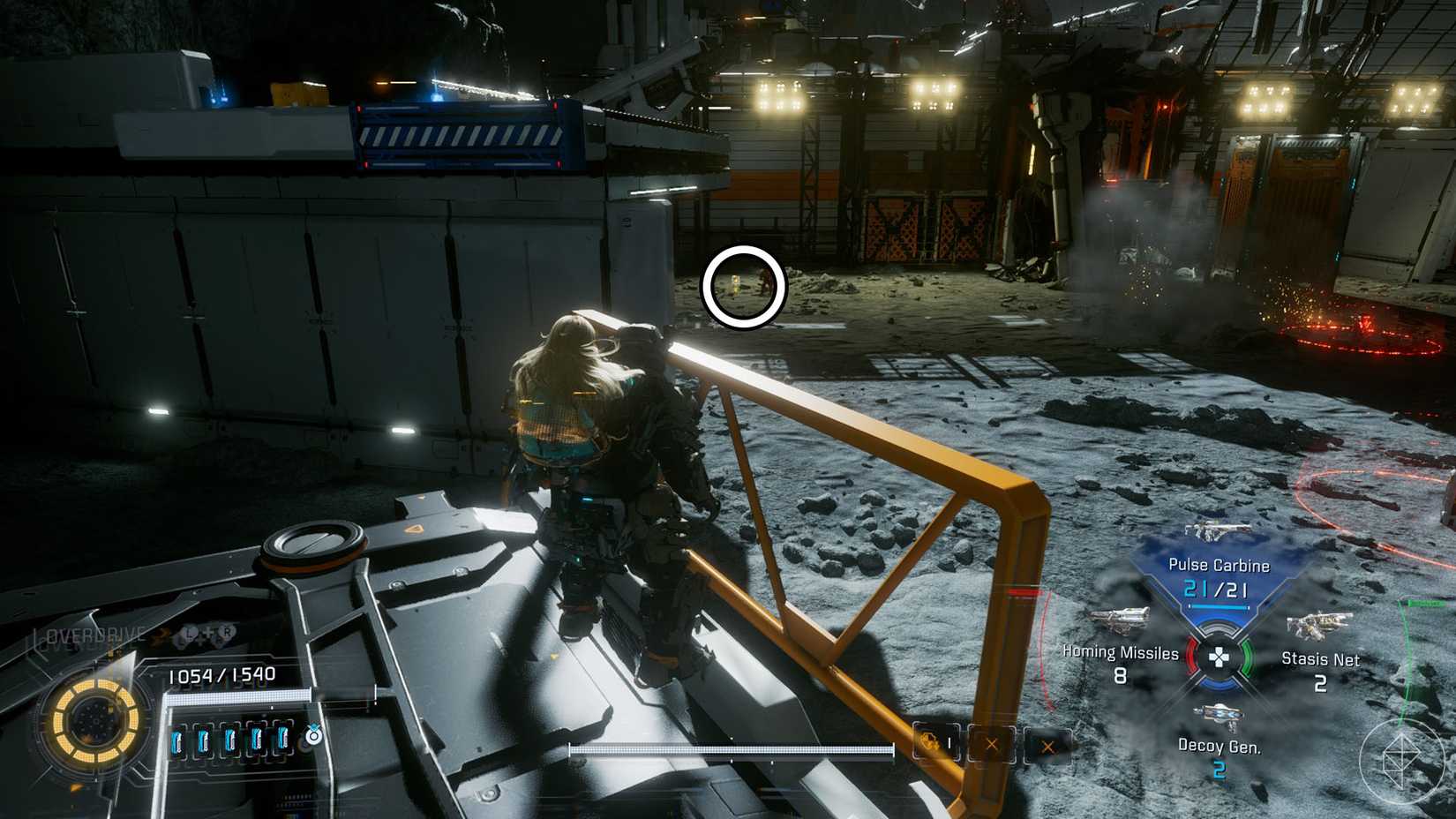The height and width of the screenshot is (819, 1456).
Task: Click the grenade icon on the bottom action bar
Action: pos(931,741)
